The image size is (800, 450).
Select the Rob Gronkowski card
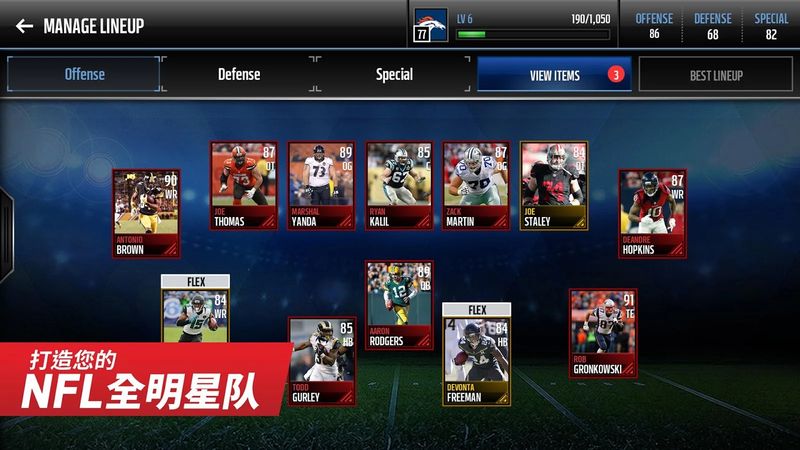pyautogui.click(x=603, y=334)
